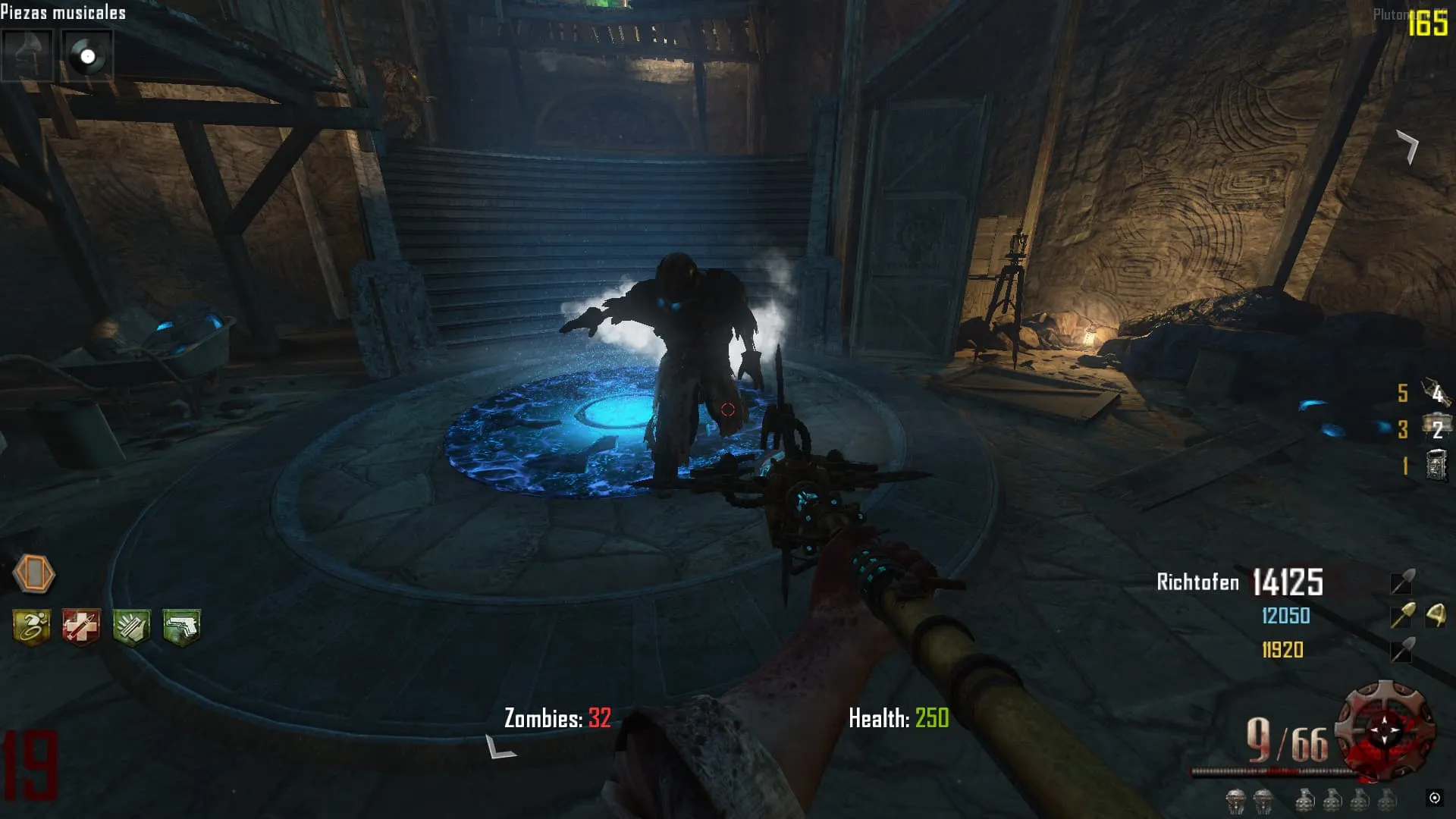Click the orange hexagon shield icon

(x=34, y=573)
